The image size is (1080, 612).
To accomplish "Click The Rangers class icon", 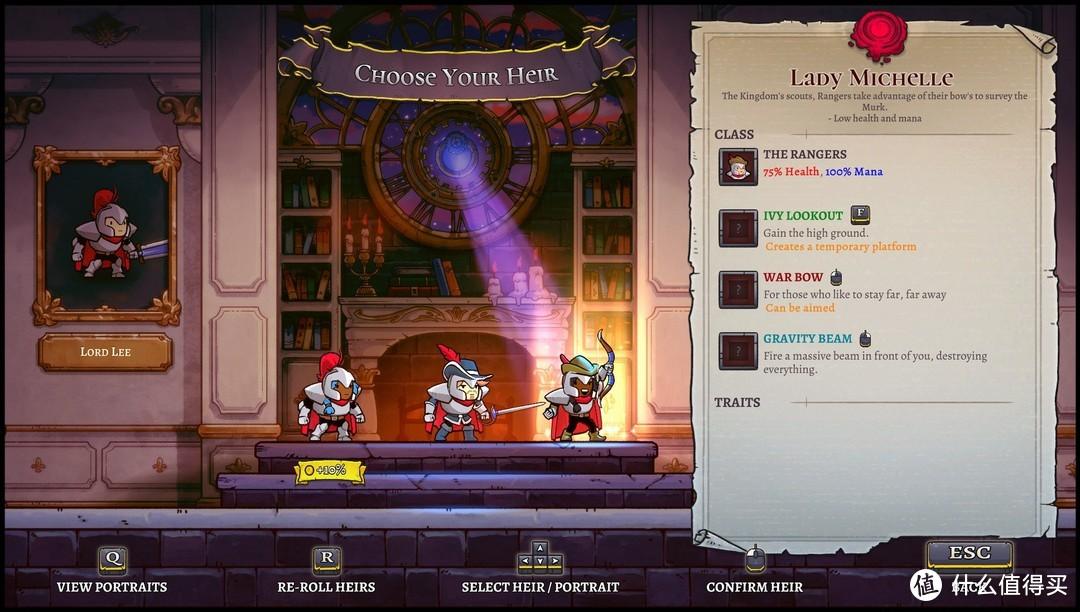I will tap(738, 167).
